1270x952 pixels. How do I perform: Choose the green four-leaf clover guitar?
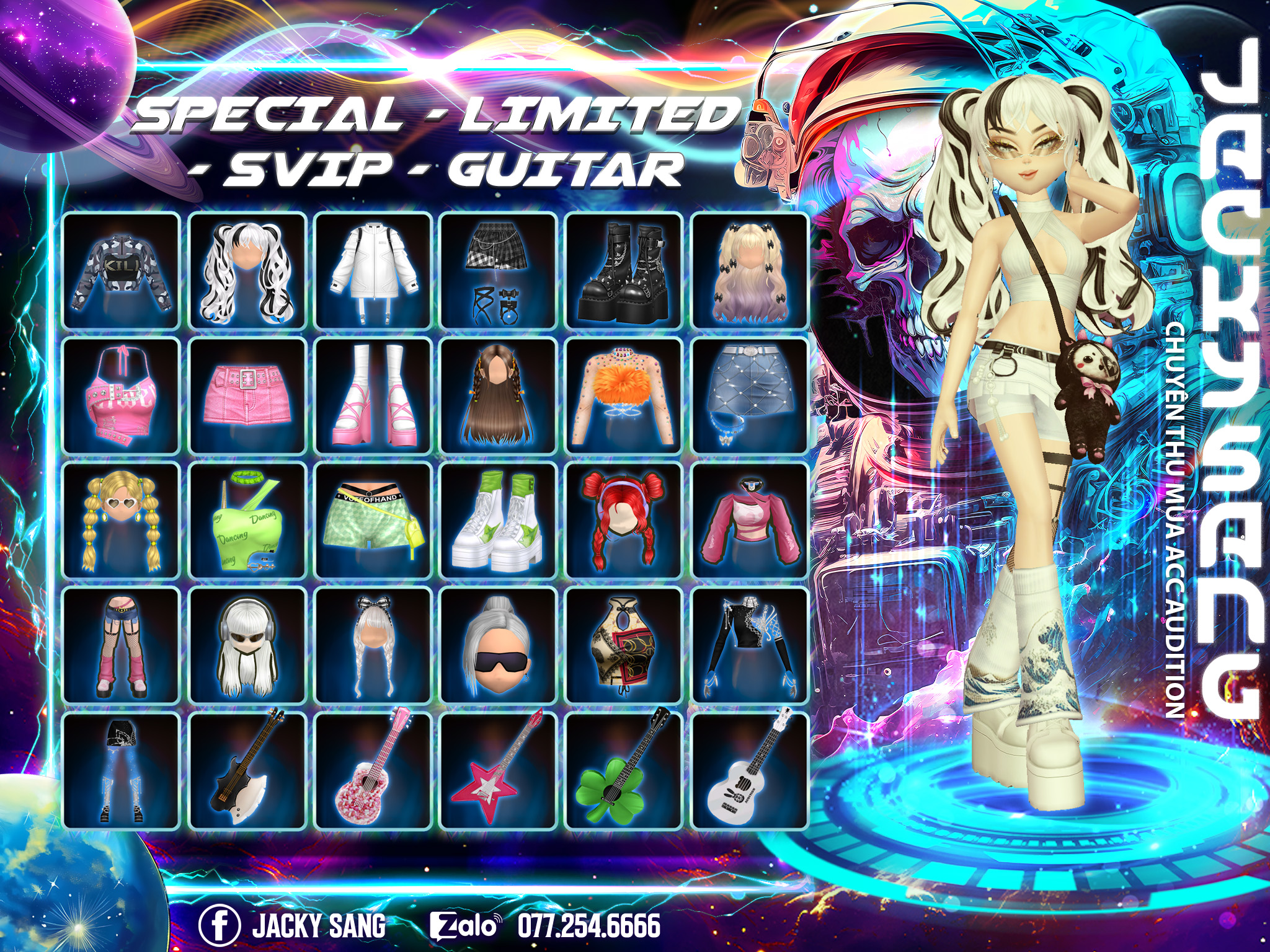(624, 772)
